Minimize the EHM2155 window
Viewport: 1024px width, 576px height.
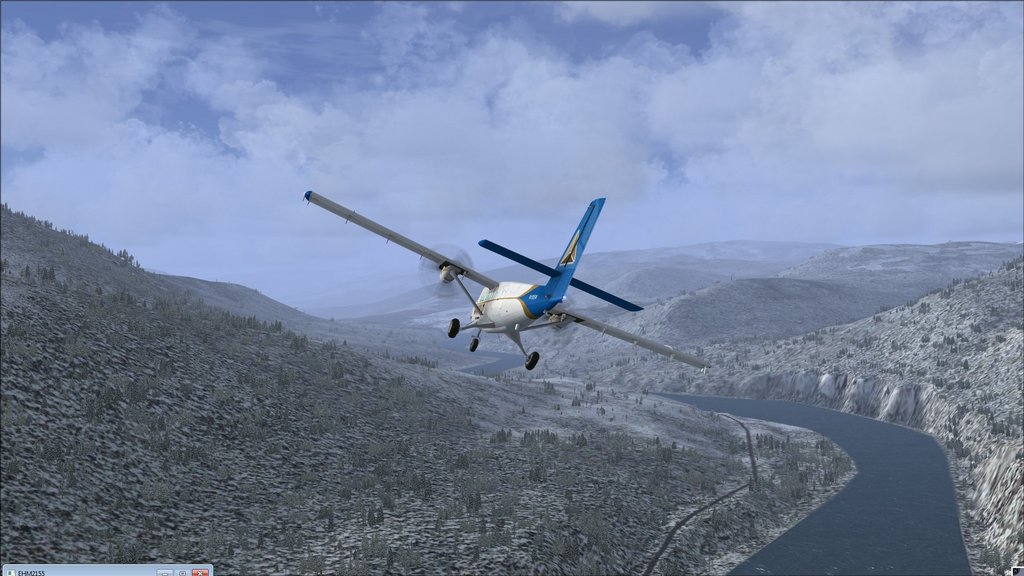(165, 572)
